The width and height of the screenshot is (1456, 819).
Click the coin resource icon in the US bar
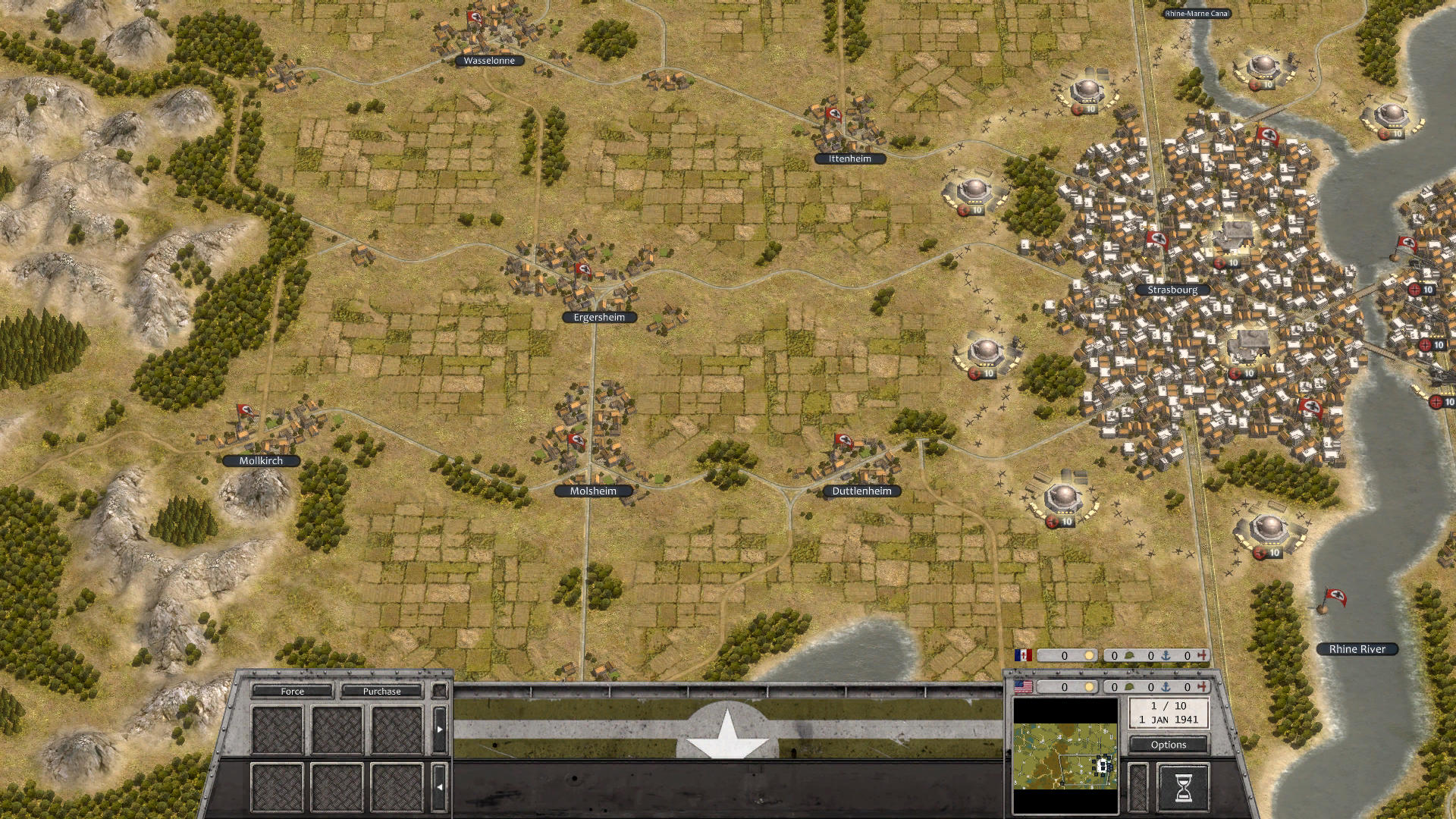coord(1090,687)
